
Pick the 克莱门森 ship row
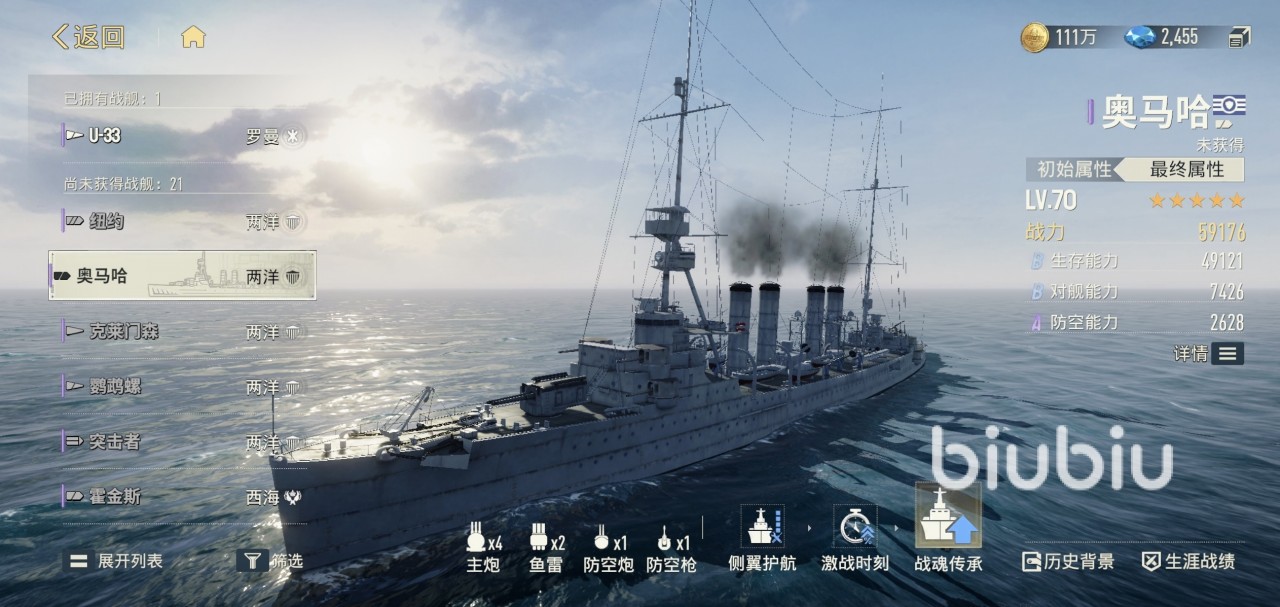(x=182, y=331)
